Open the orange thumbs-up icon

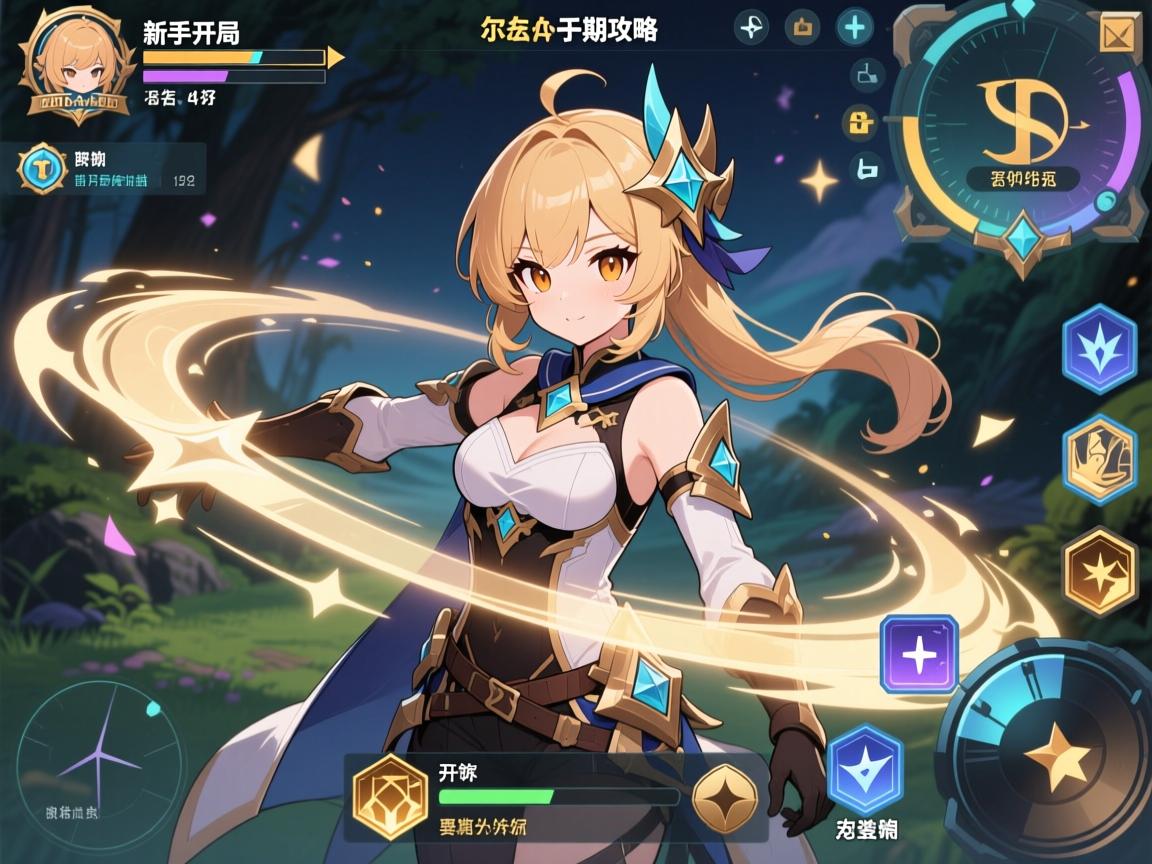(x=802, y=28)
